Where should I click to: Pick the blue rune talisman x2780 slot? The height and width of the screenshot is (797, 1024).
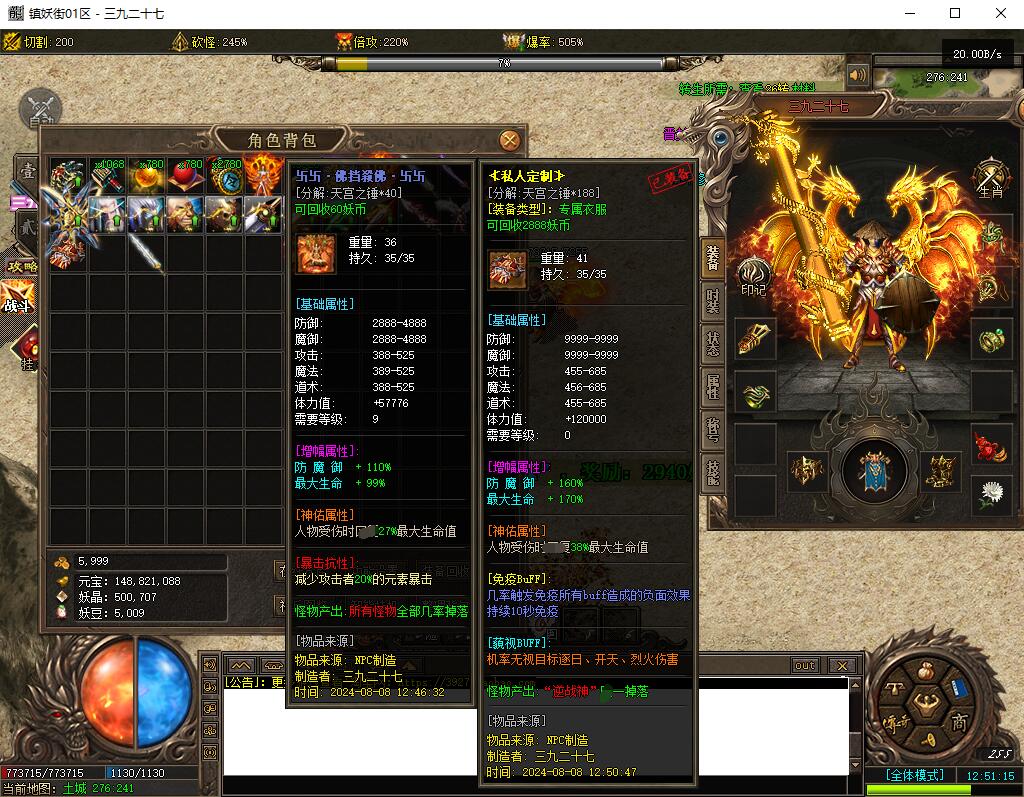coord(225,176)
